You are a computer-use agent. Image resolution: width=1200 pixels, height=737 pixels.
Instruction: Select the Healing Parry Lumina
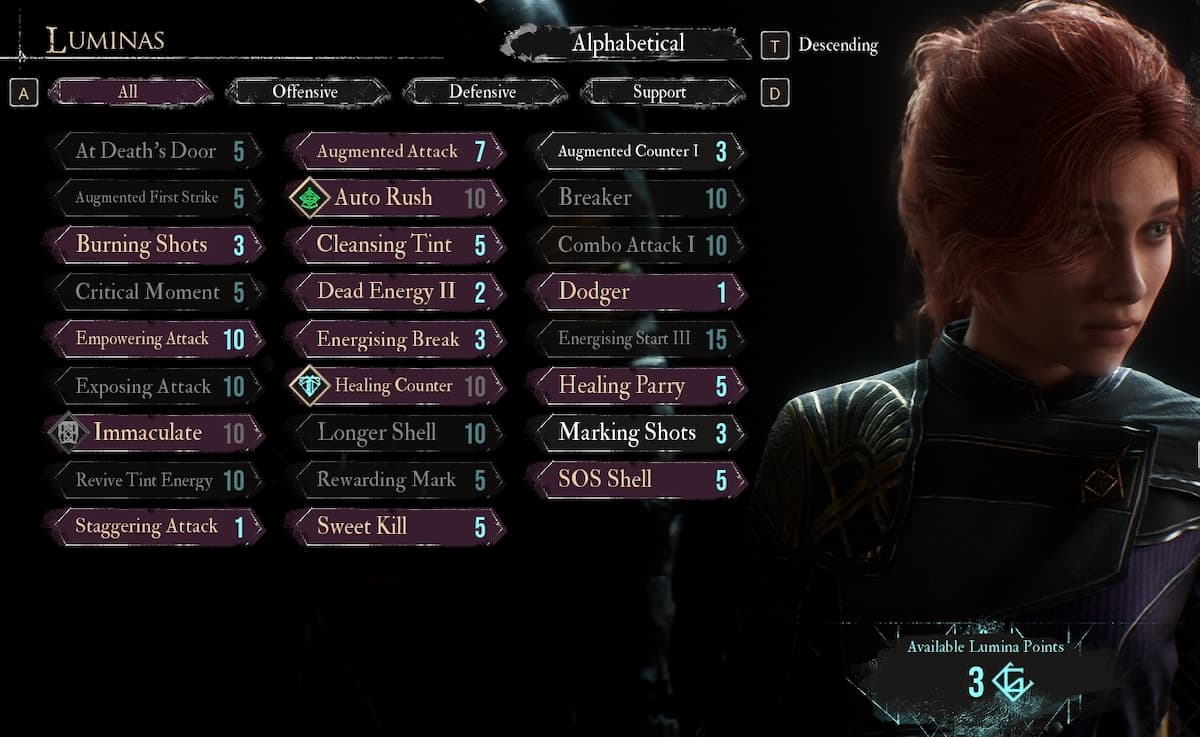(x=636, y=386)
